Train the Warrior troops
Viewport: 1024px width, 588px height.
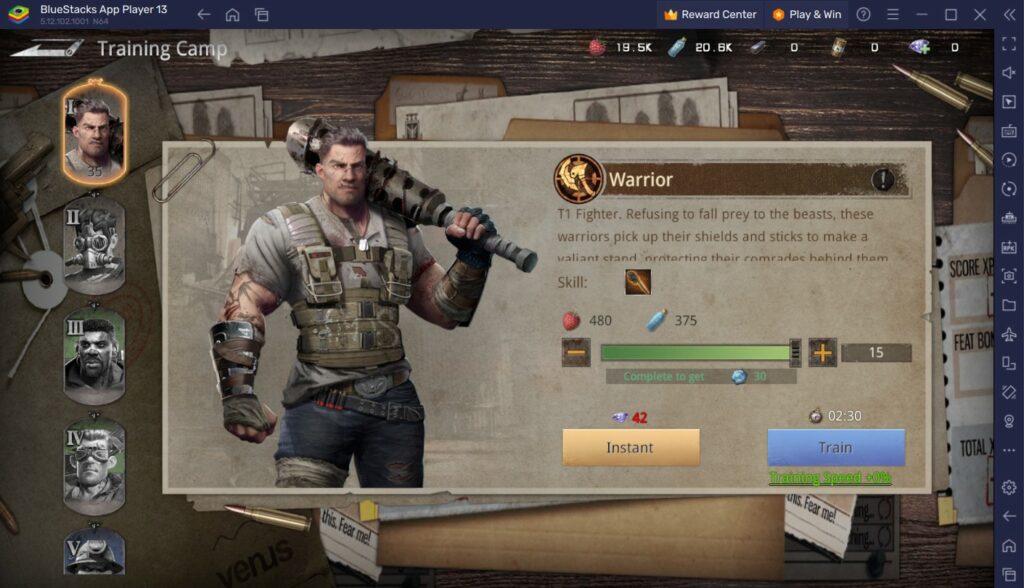pos(836,447)
